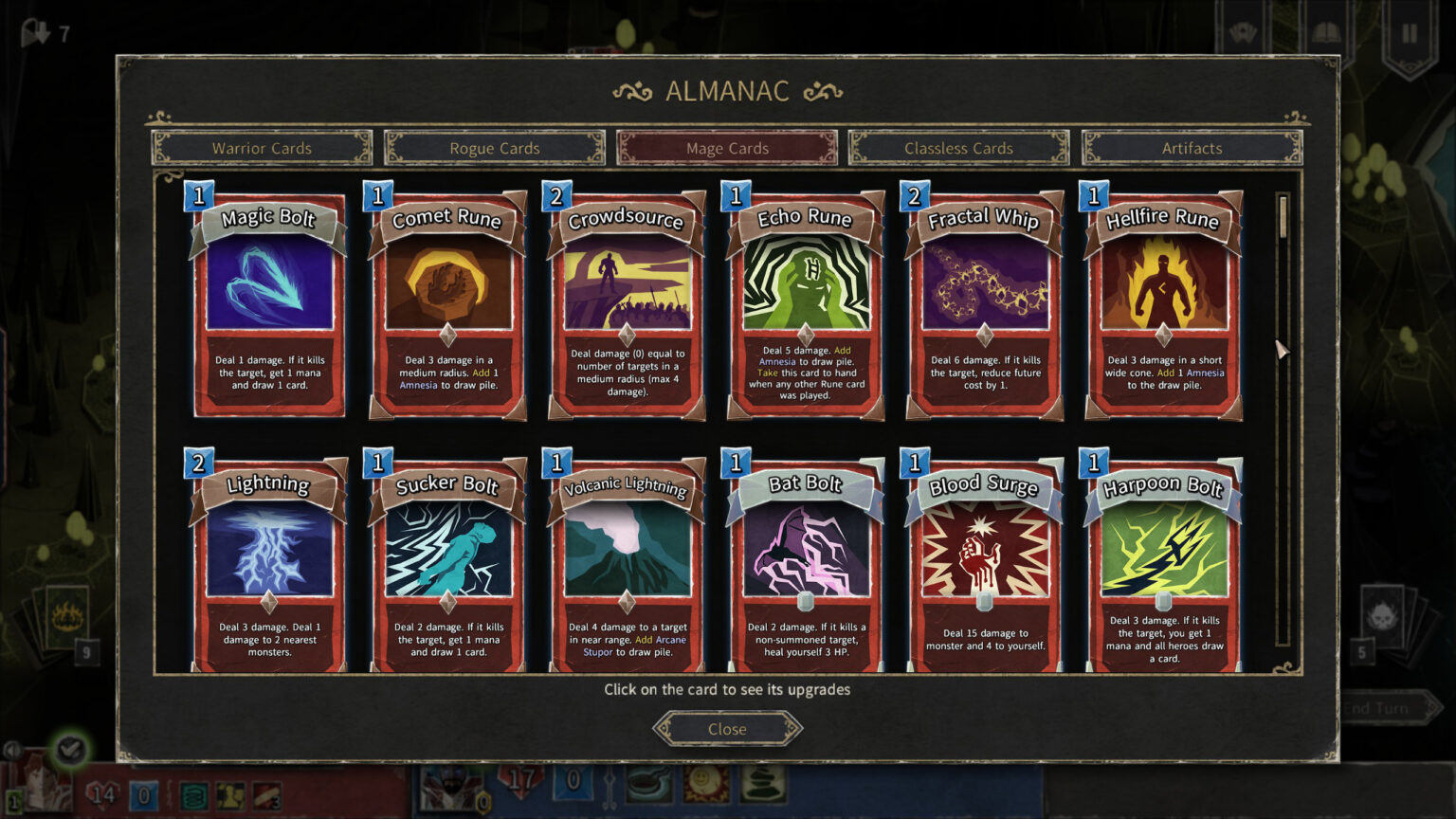
Task: Expand Magic Bolt to see its upgrades
Action: click(x=267, y=303)
